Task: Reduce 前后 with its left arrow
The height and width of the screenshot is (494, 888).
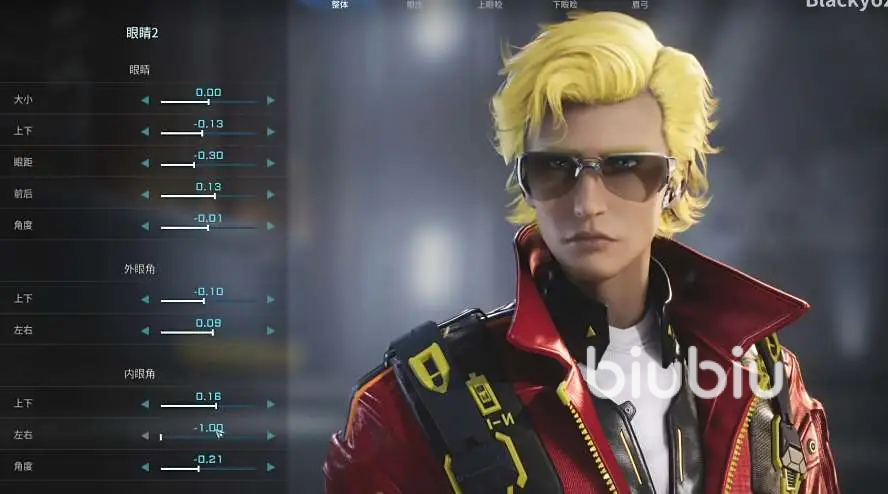Action: click(x=145, y=194)
